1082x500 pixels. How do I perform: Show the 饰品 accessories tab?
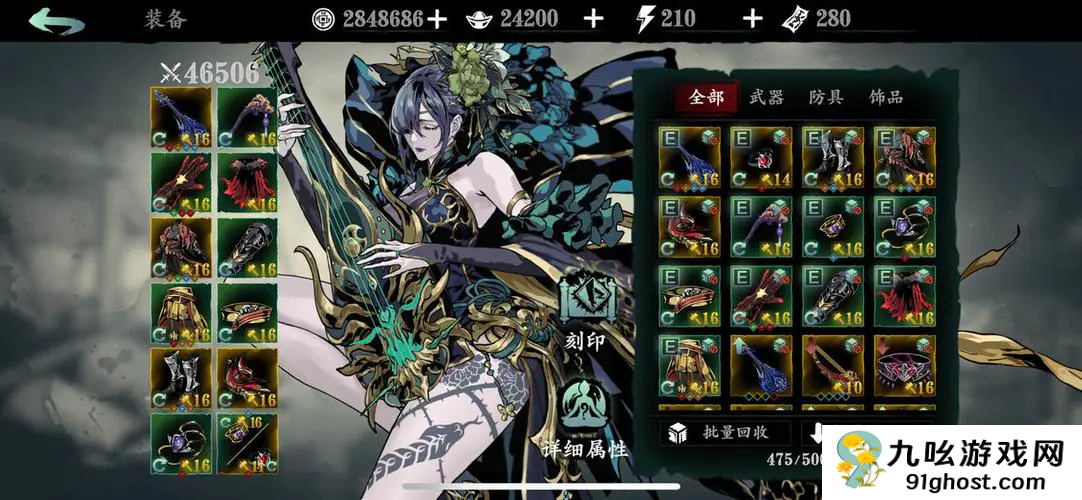click(x=886, y=97)
